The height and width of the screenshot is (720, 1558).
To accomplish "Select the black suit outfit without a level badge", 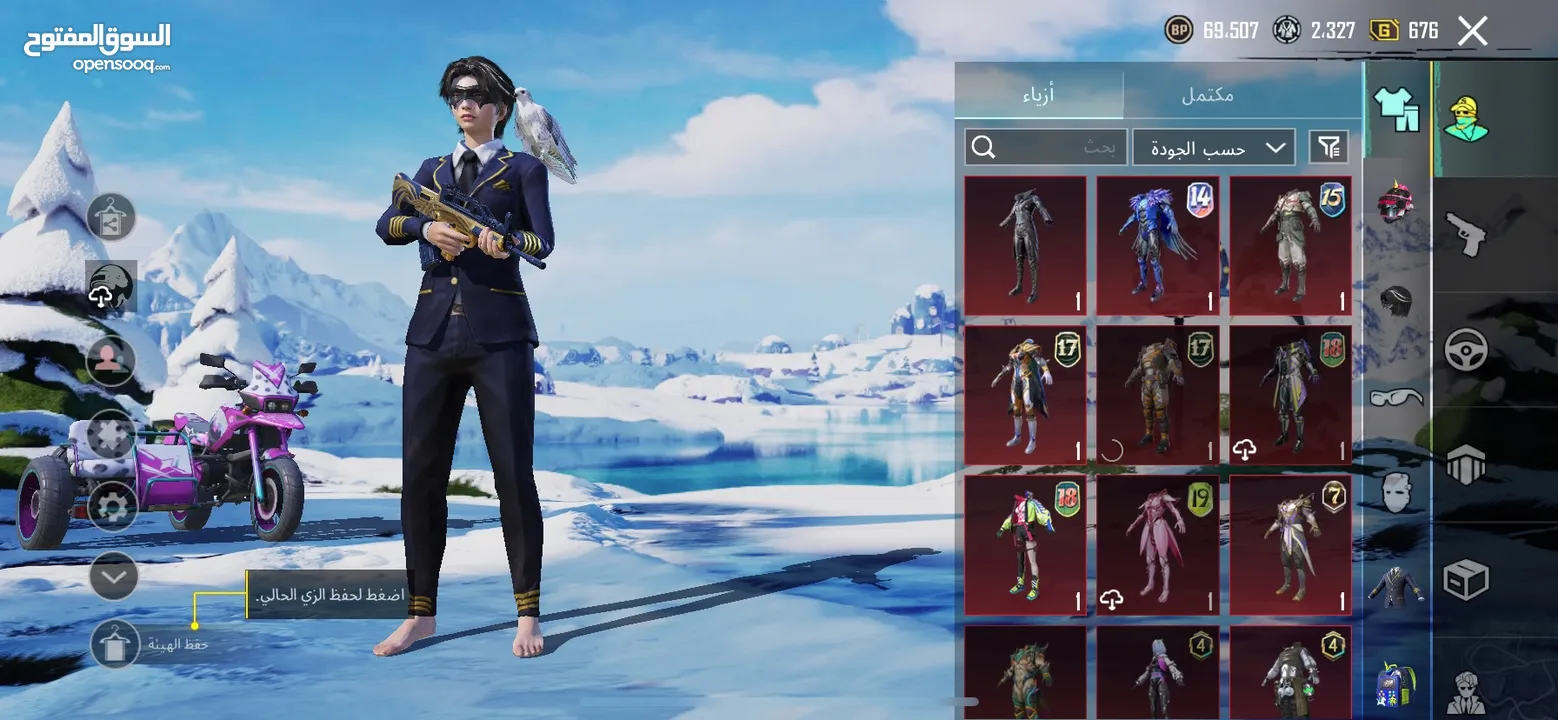I will (x=1025, y=246).
